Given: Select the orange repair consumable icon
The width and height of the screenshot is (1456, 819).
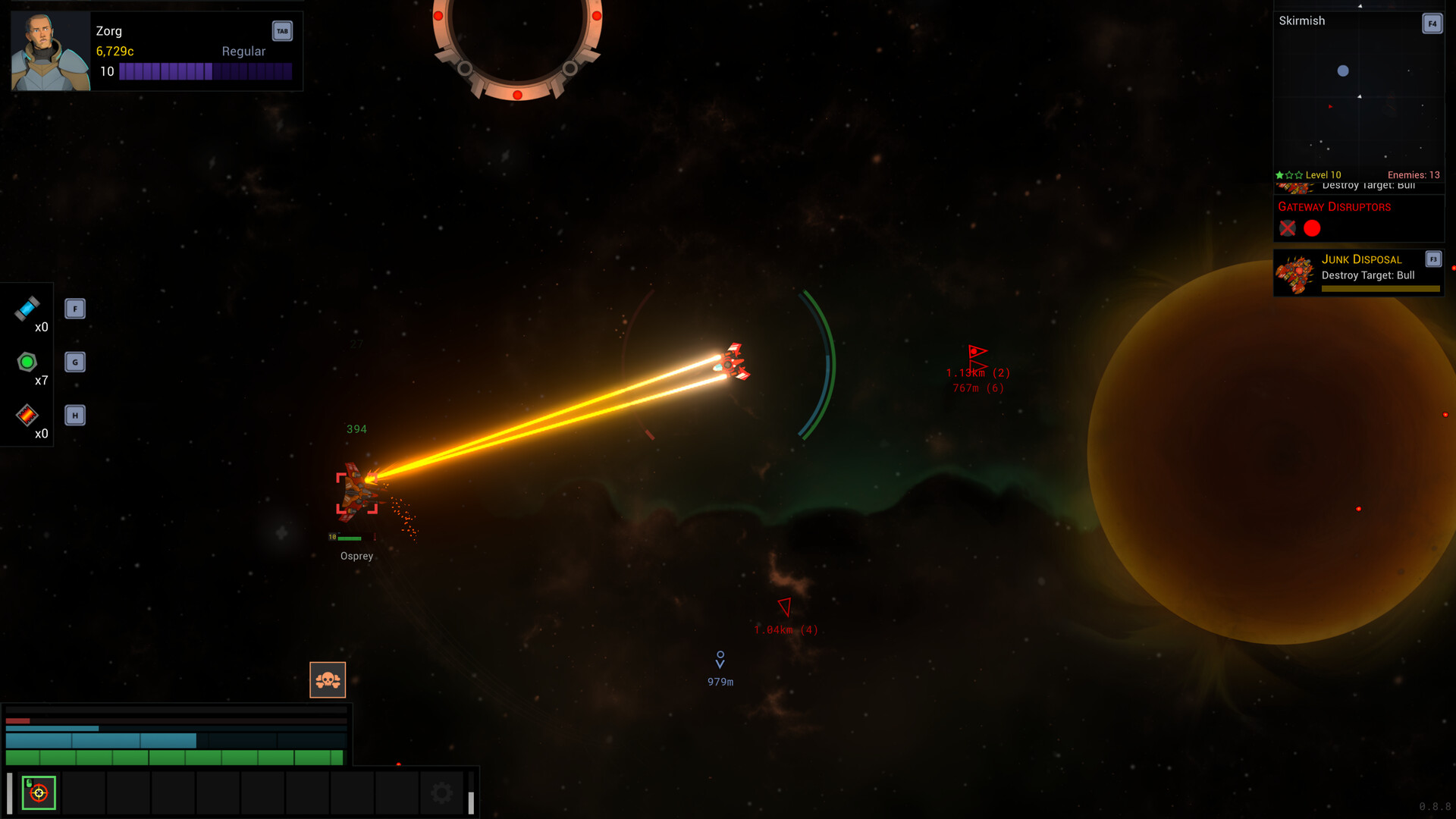Looking at the screenshot, I should coord(27,416).
